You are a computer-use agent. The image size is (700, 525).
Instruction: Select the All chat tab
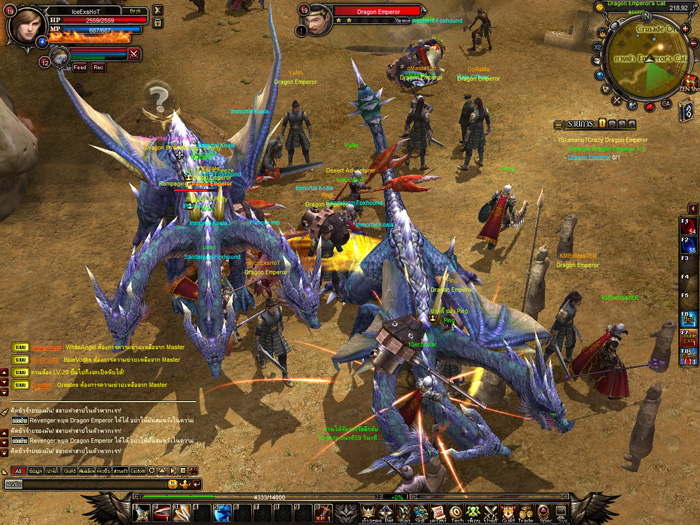(18, 470)
